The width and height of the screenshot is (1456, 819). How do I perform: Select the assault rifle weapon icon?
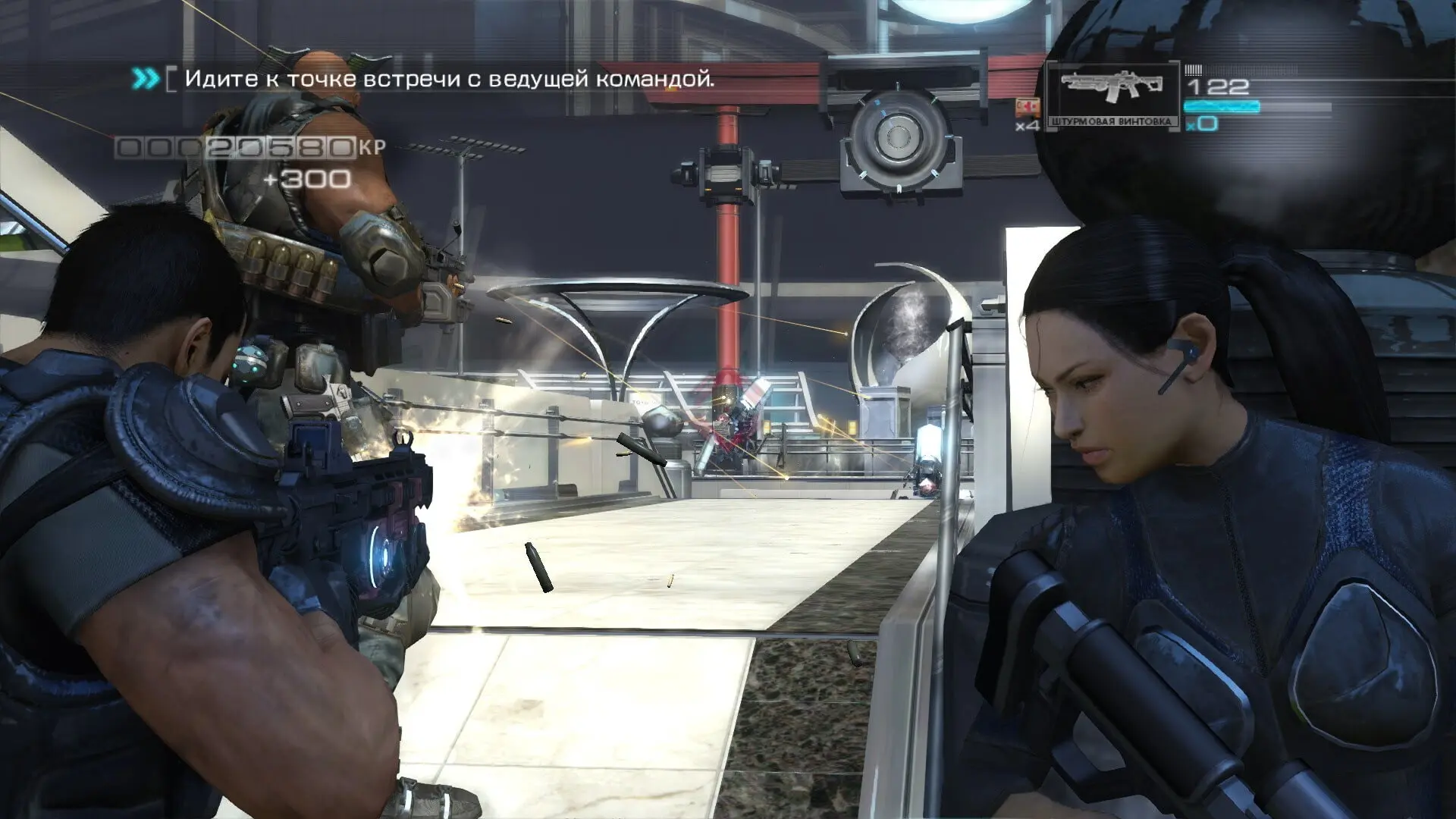click(x=1112, y=88)
